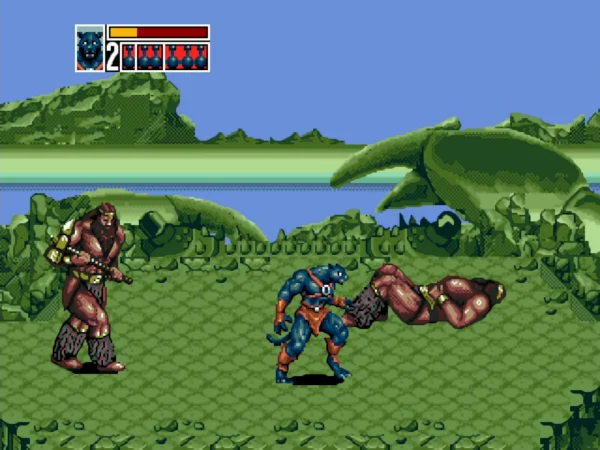Activate the three-potion magic box
The height and width of the screenshot is (450, 600).
(x=186, y=57)
